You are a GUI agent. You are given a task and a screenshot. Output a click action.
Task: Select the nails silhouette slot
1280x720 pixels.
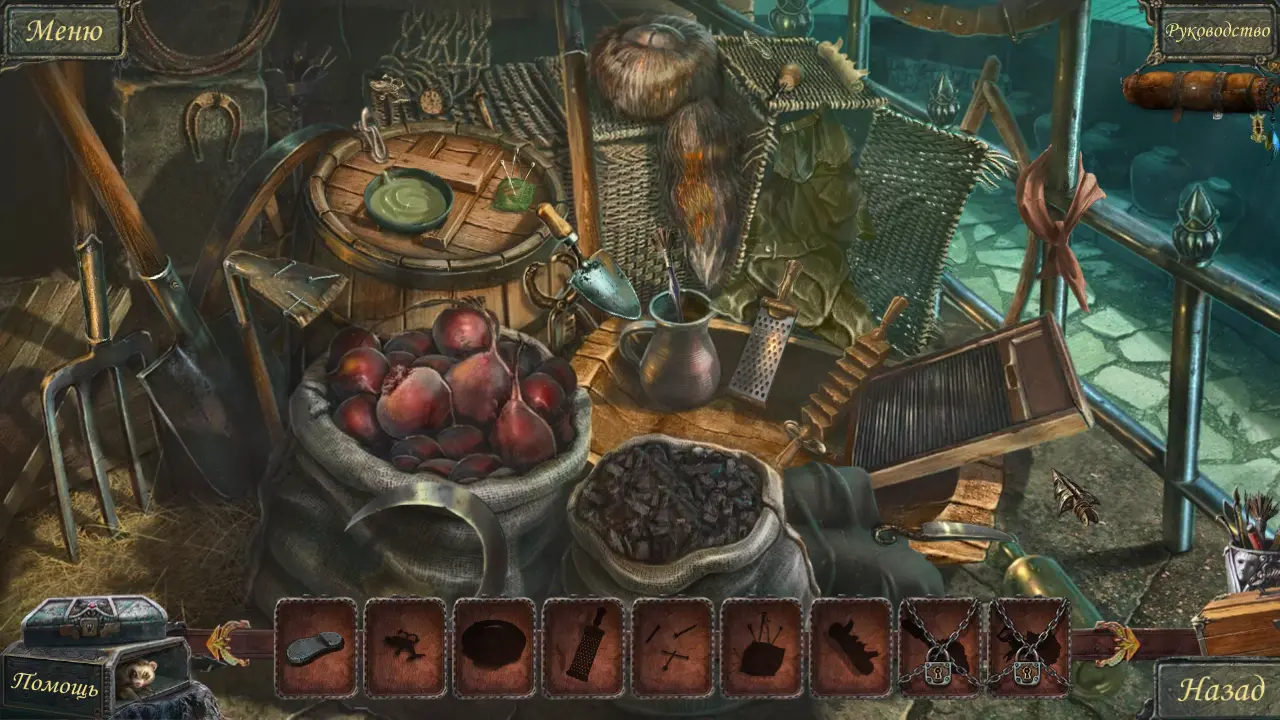[x=672, y=647]
